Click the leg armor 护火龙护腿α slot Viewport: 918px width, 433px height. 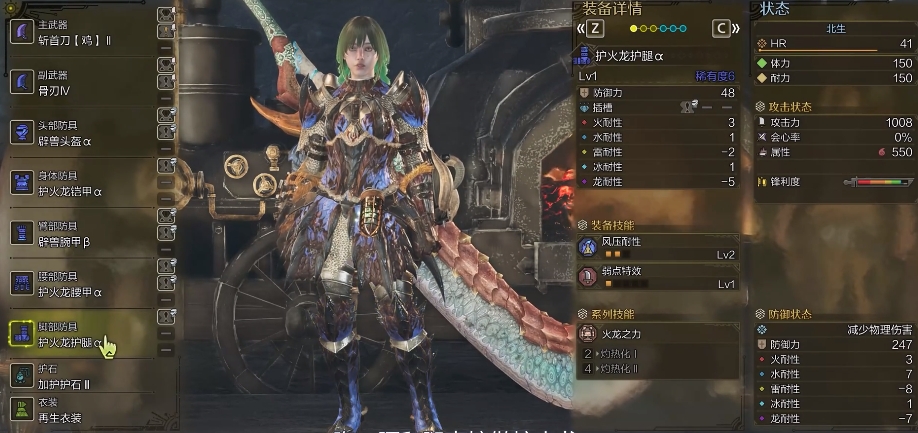tap(80, 334)
